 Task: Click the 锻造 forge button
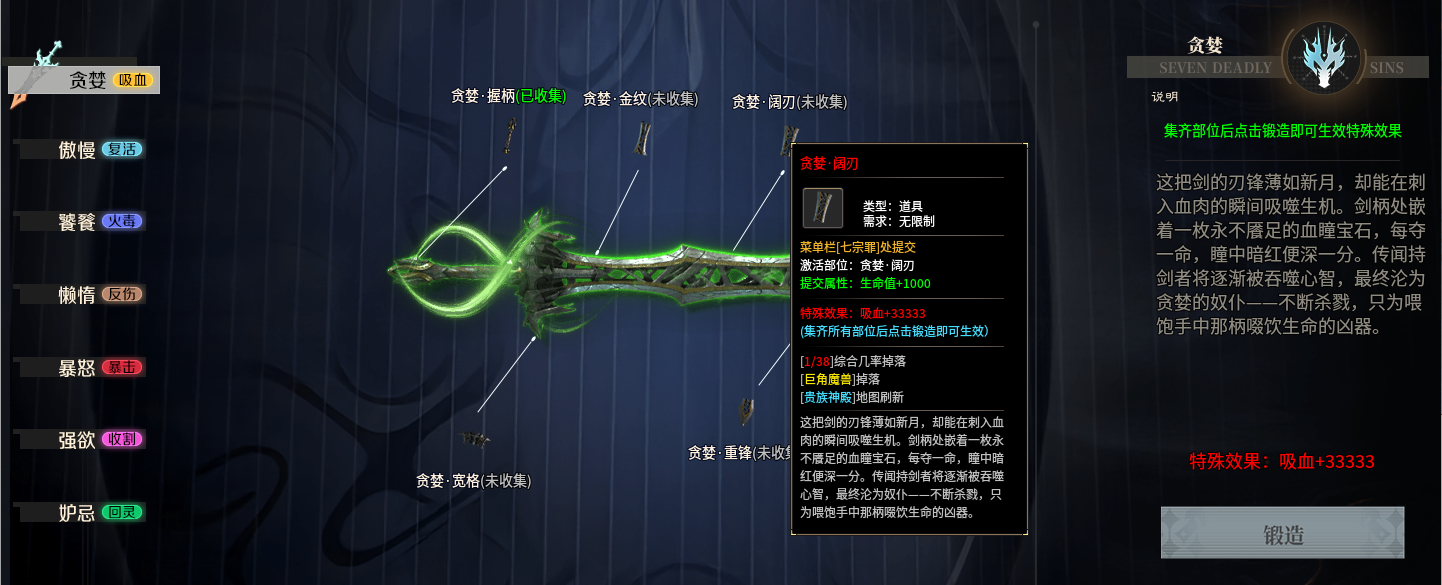click(x=1282, y=533)
